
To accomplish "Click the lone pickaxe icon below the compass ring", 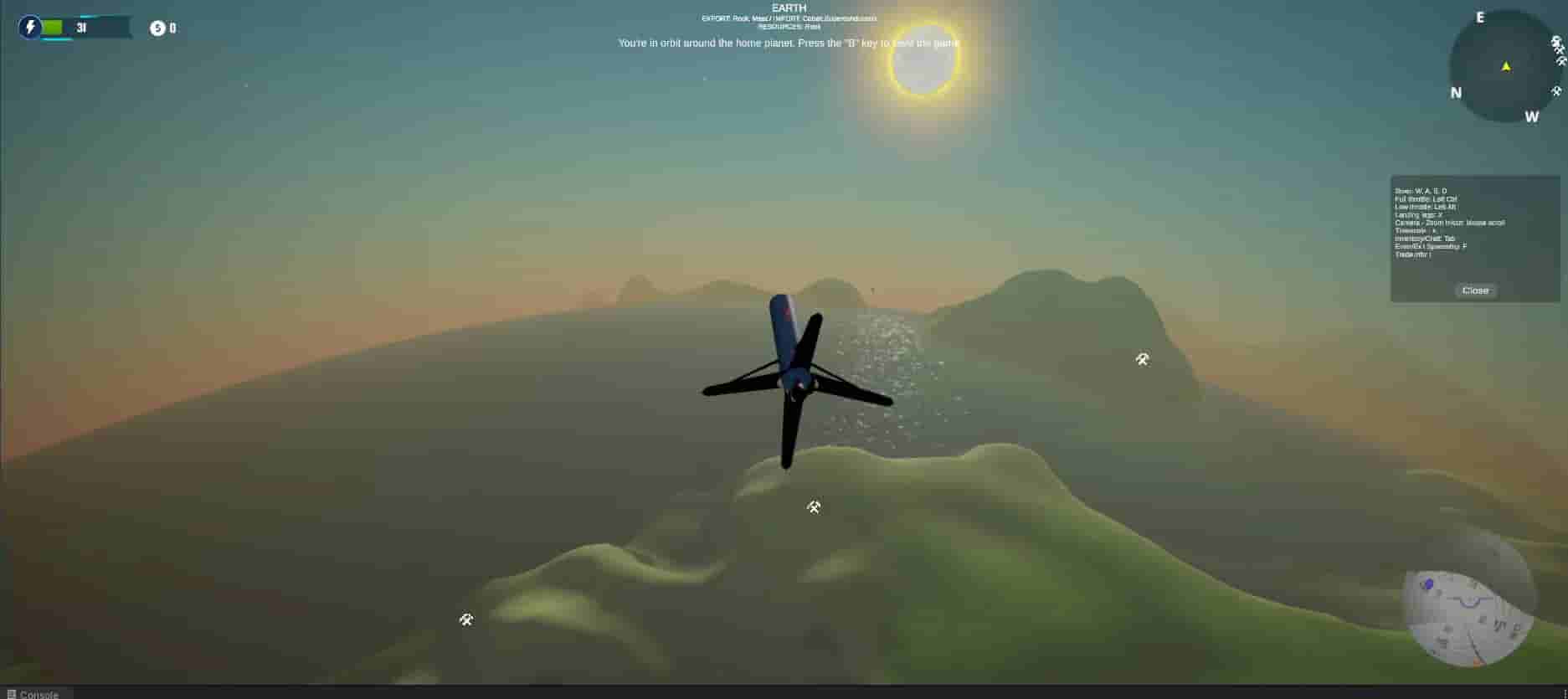I will coord(1558,92).
